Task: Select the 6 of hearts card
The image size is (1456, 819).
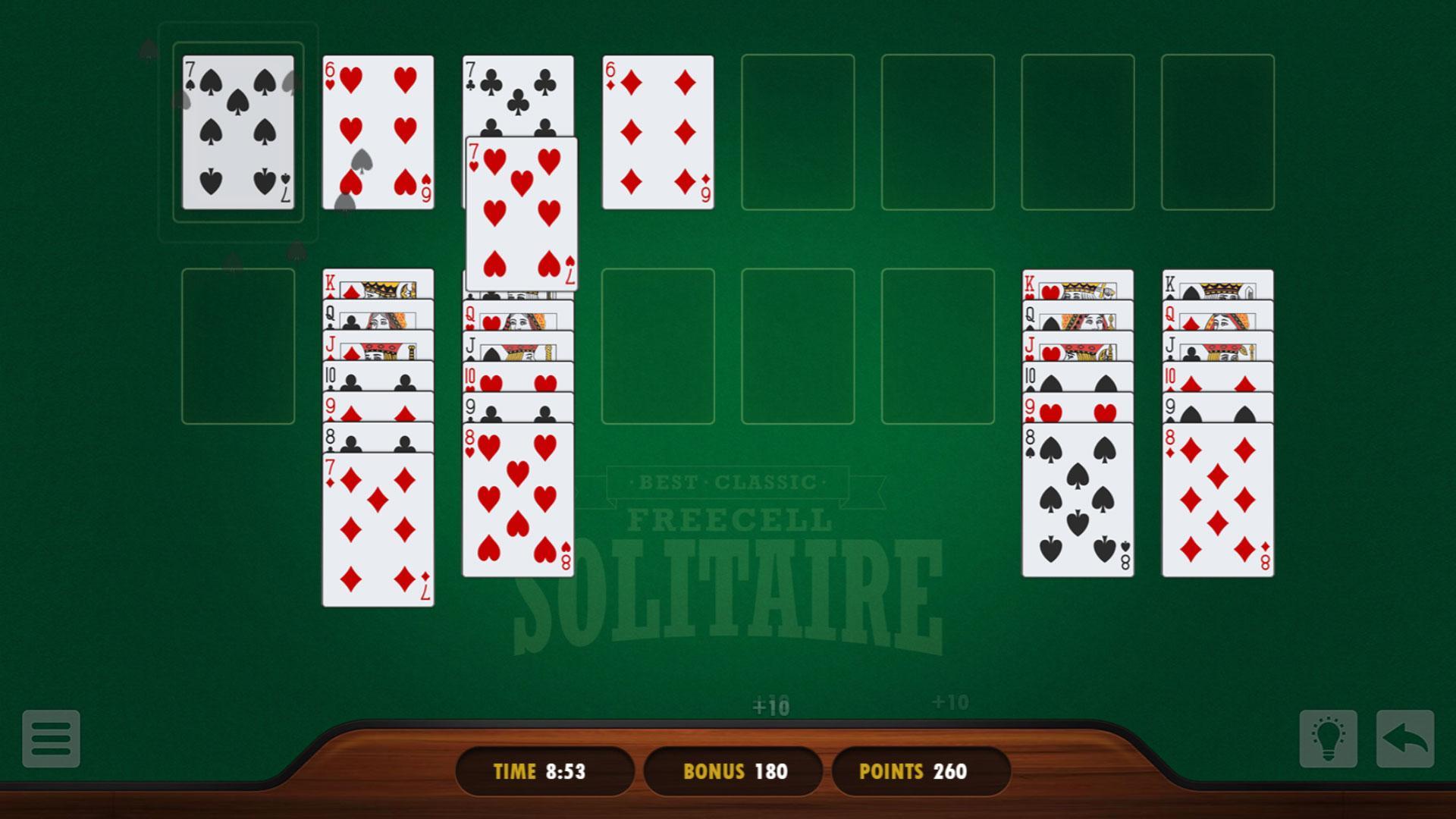Action: (377, 129)
